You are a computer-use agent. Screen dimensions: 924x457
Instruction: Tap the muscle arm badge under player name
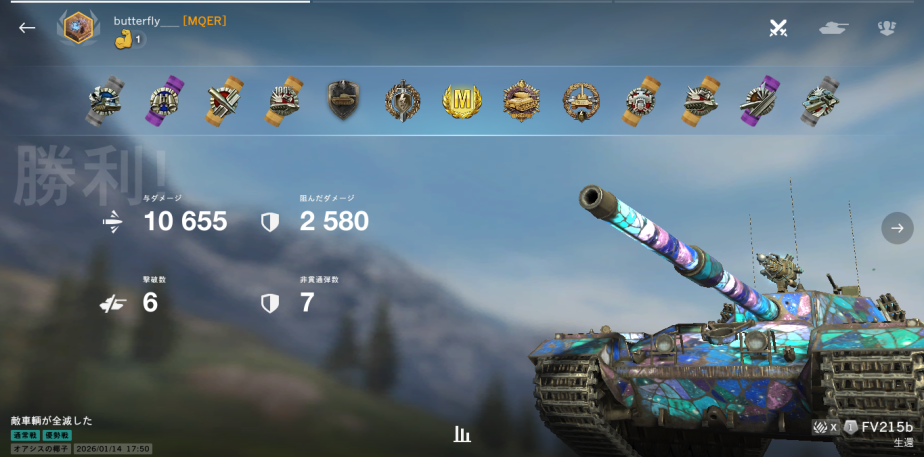click(x=124, y=40)
